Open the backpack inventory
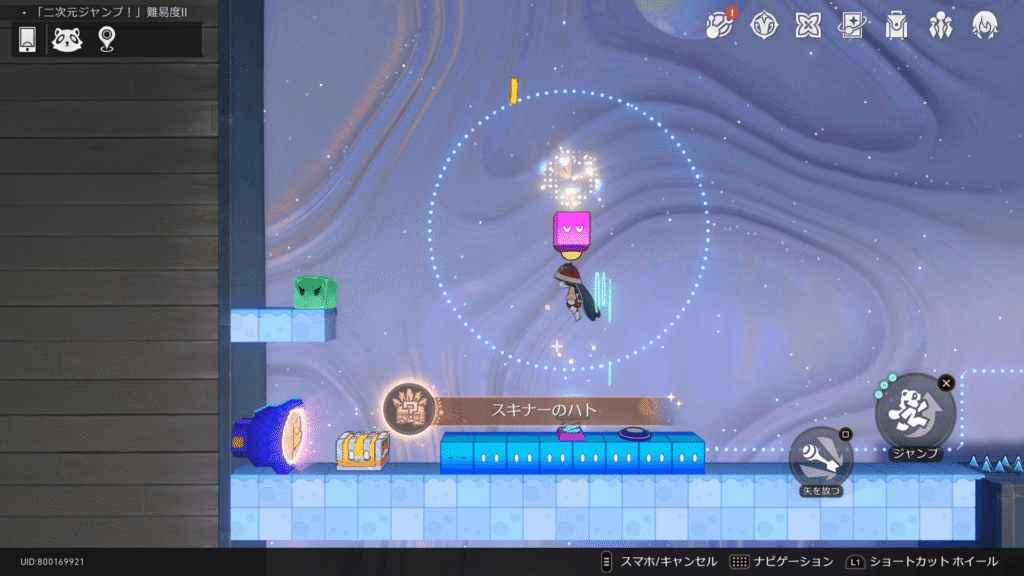The image size is (1024, 576). [x=896, y=25]
